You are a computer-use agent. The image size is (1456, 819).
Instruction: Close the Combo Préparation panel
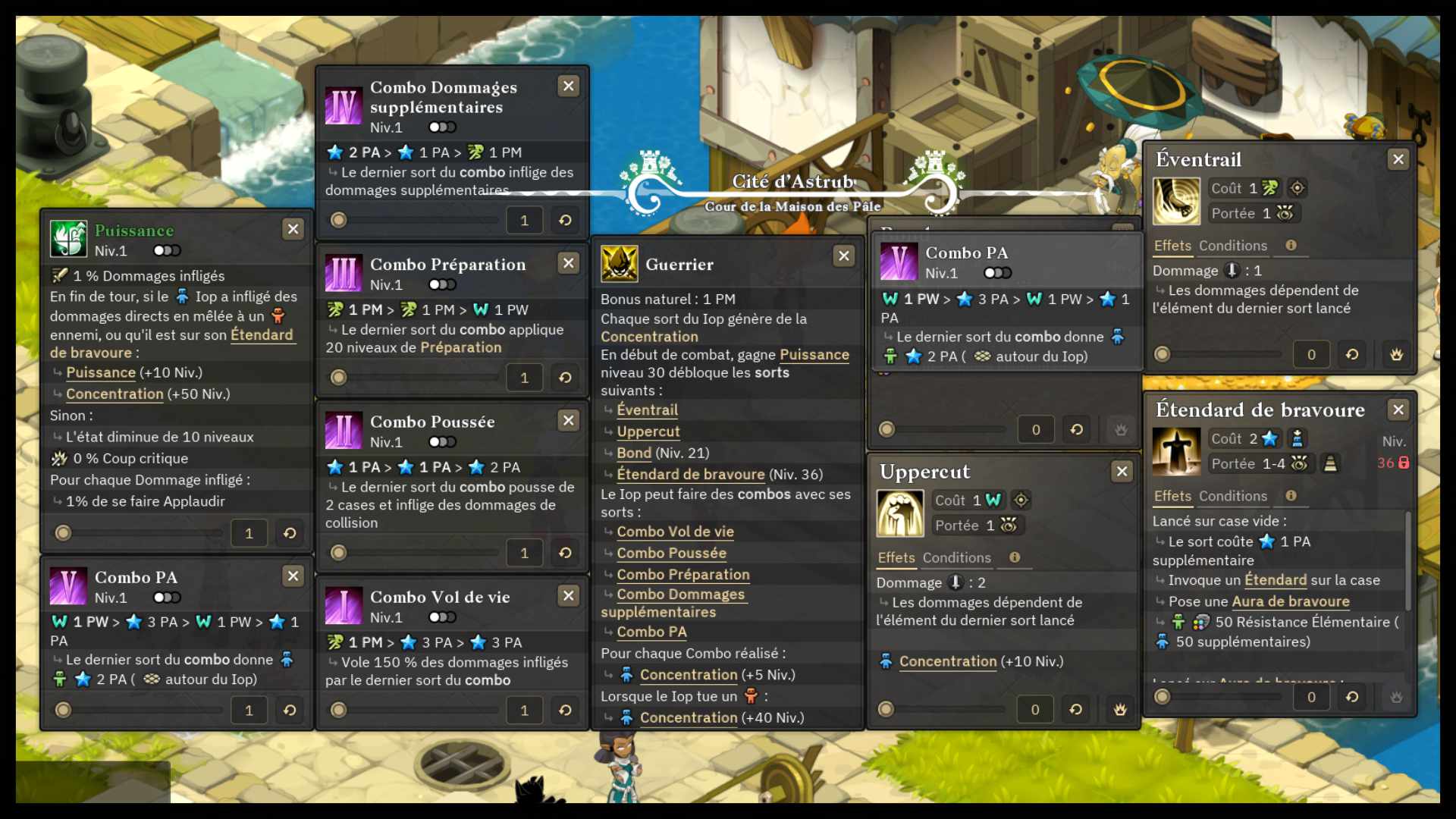click(568, 263)
